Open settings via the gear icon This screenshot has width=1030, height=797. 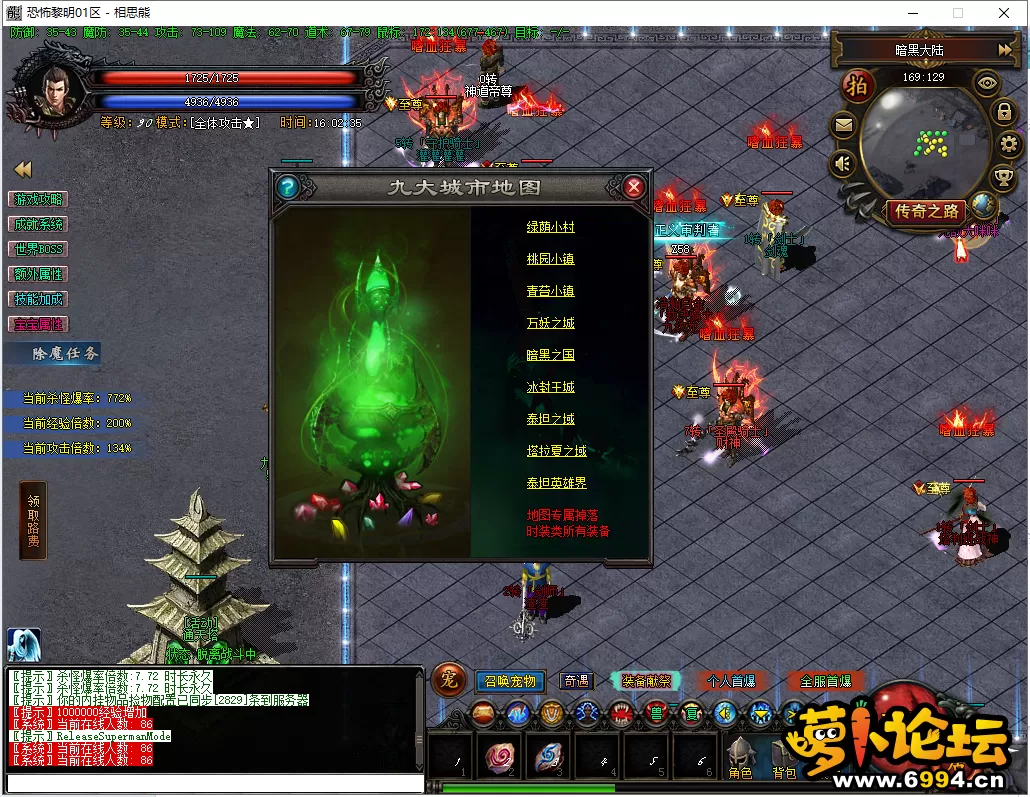[1008, 145]
